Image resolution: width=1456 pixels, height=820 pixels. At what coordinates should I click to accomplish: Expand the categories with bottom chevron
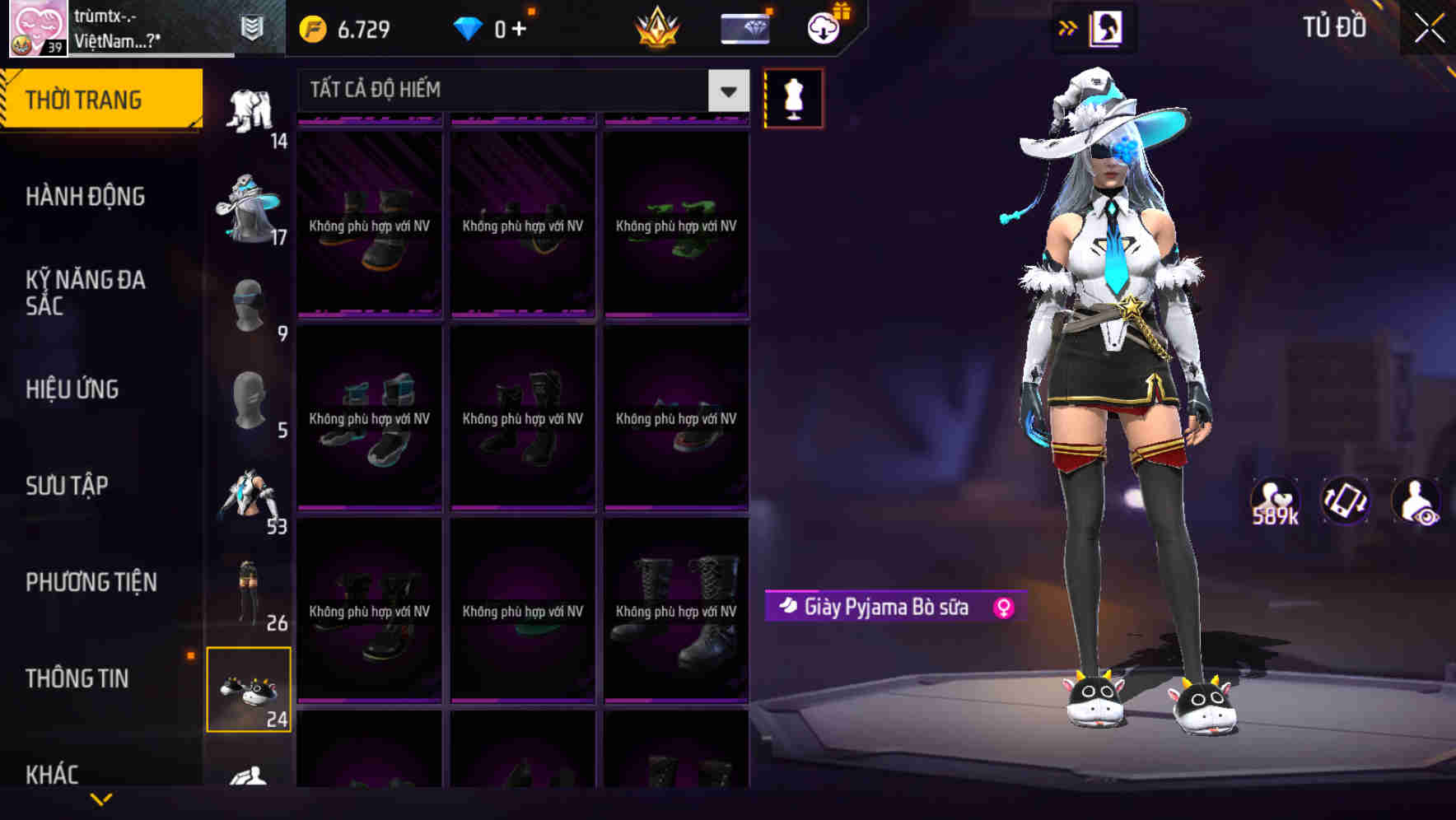(x=101, y=799)
